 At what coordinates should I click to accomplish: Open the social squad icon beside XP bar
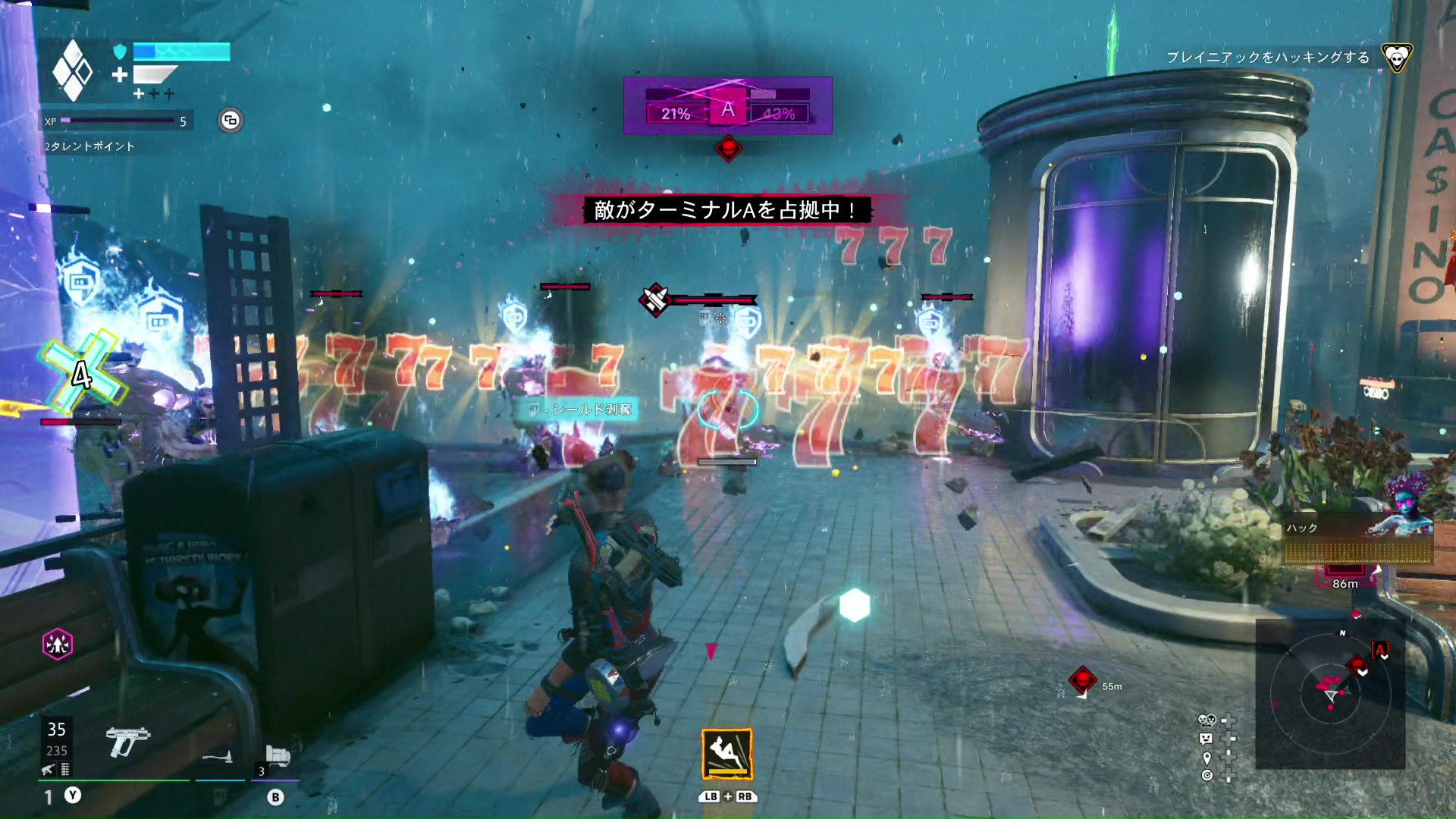tap(231, 121)
